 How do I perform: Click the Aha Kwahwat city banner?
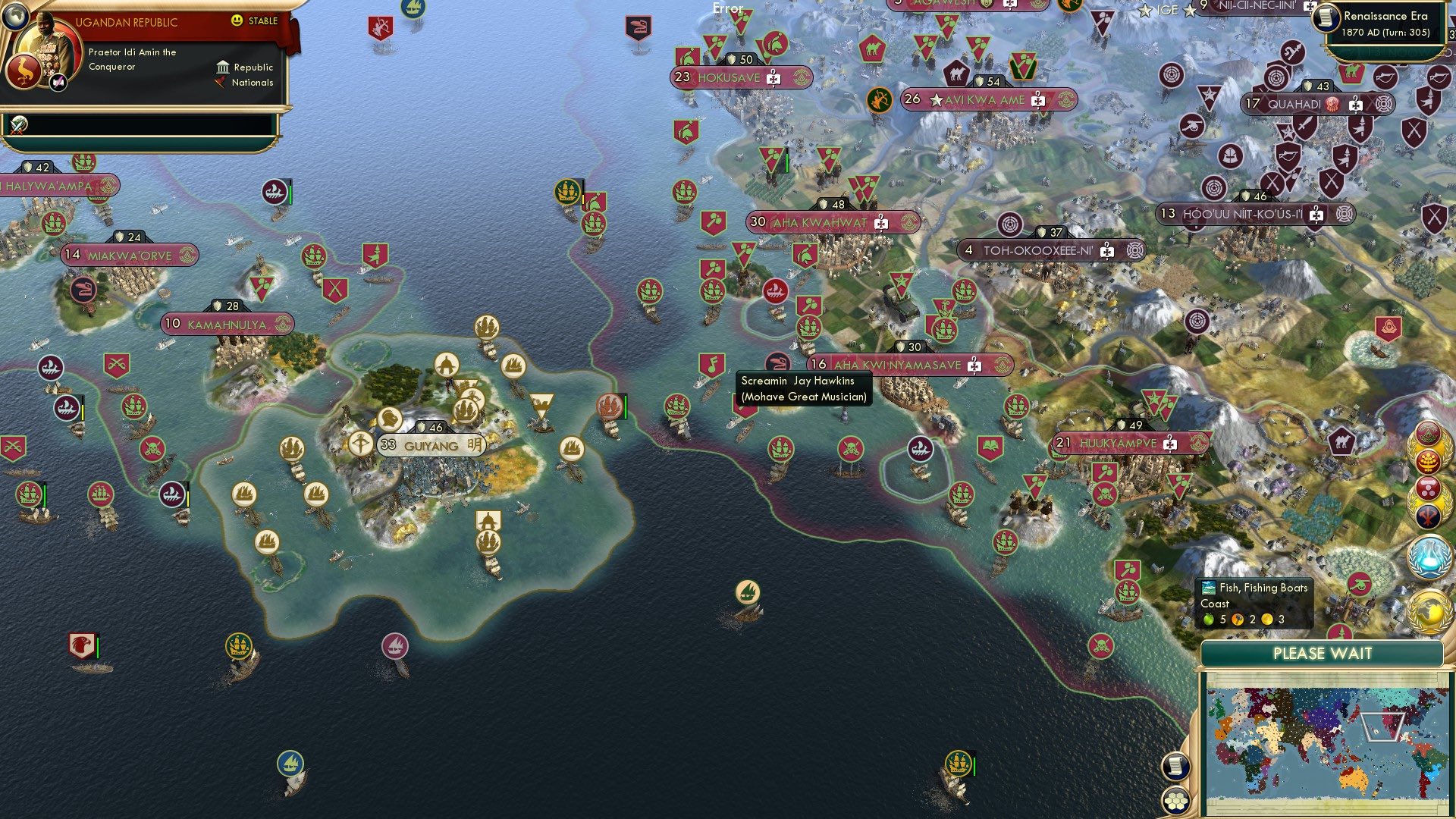coord(830,221)
